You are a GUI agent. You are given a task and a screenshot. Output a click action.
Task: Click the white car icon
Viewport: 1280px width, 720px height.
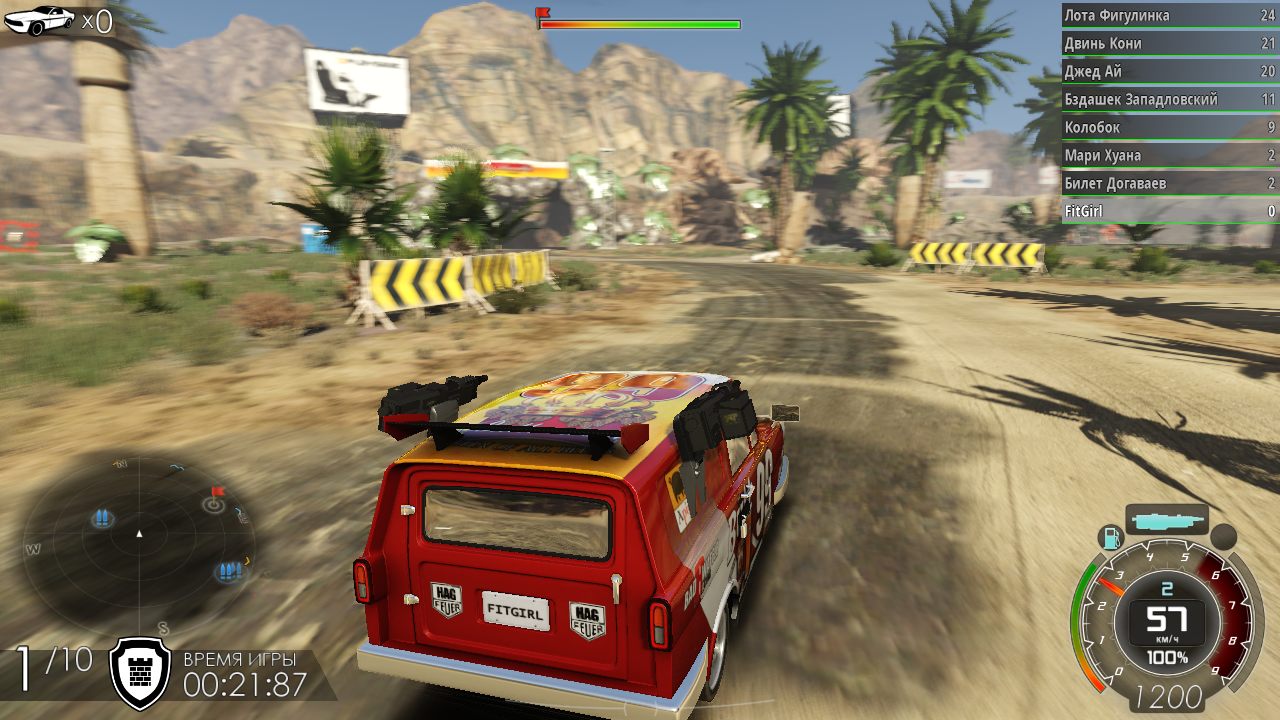pyautogui.click(x=39, y=19)
